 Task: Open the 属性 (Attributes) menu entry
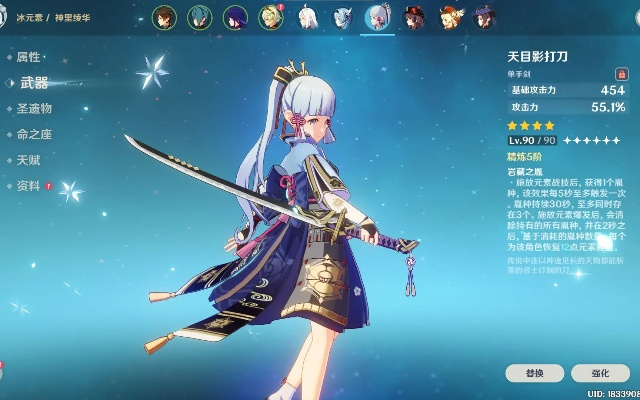[28, 57]
